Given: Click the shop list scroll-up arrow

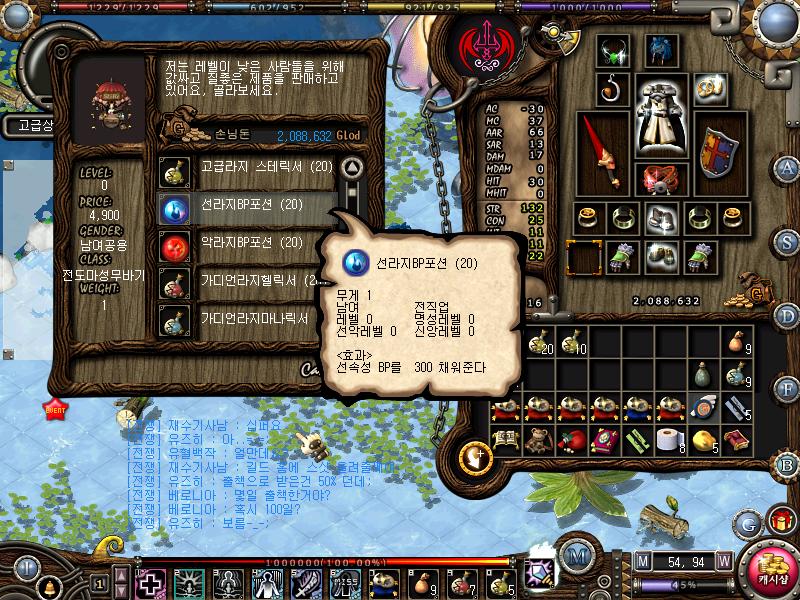Looking at the screenshot, I should [350, 166].
